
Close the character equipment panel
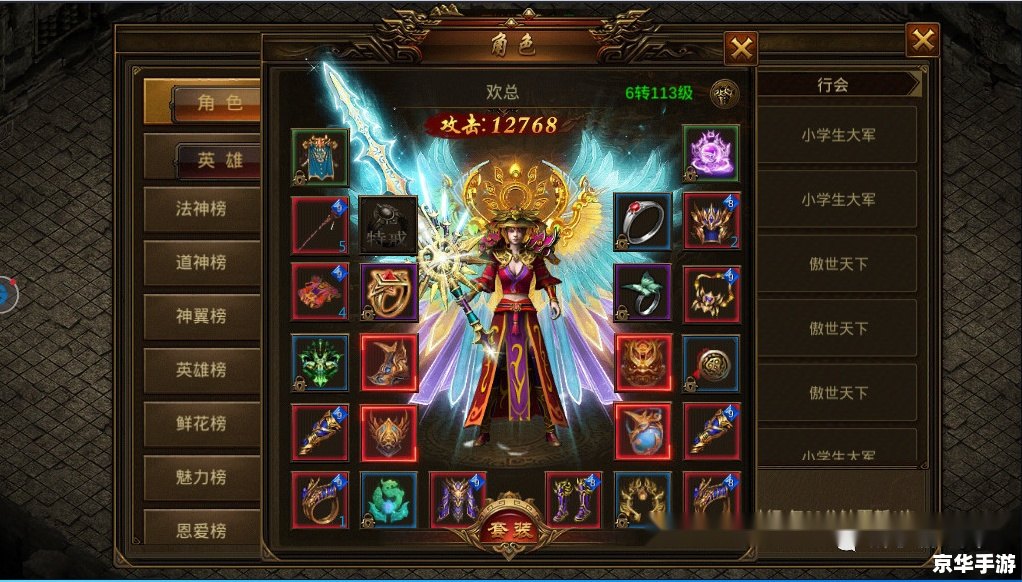pos(740,48)
